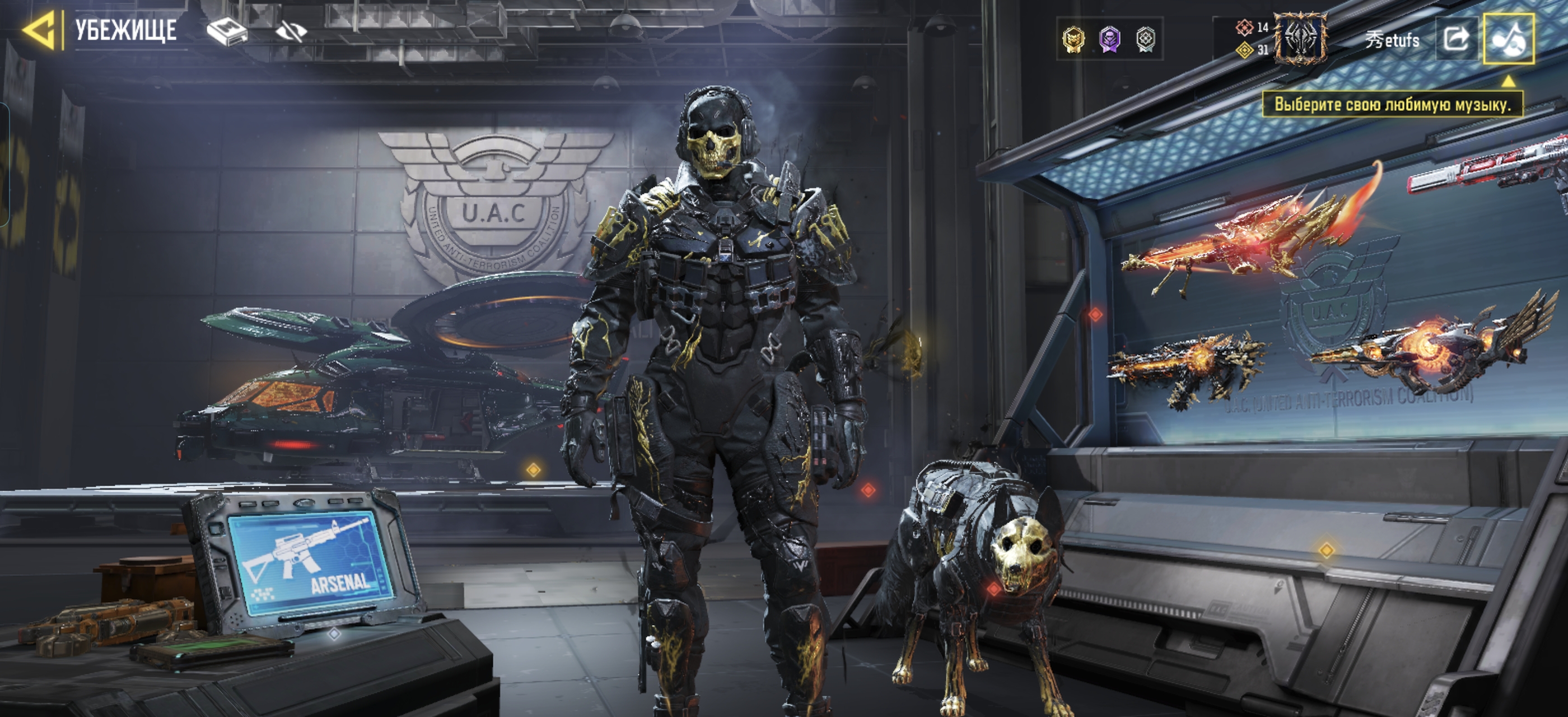The height and width of the screenshot is (717, 1568).
Task: Open the player avatar emblem
Action: (x=1300, y=39)
